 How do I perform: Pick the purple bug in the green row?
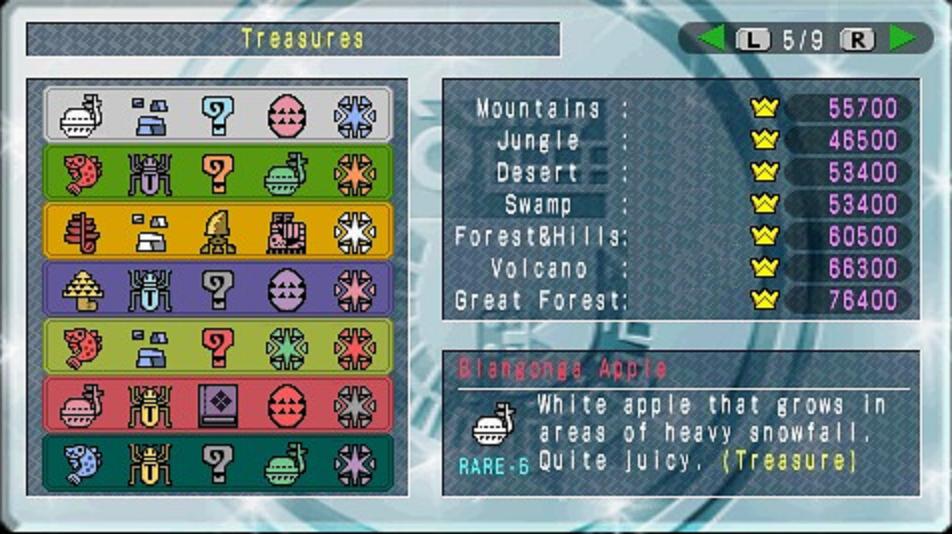pyautogui.click(x=150, y=174)
